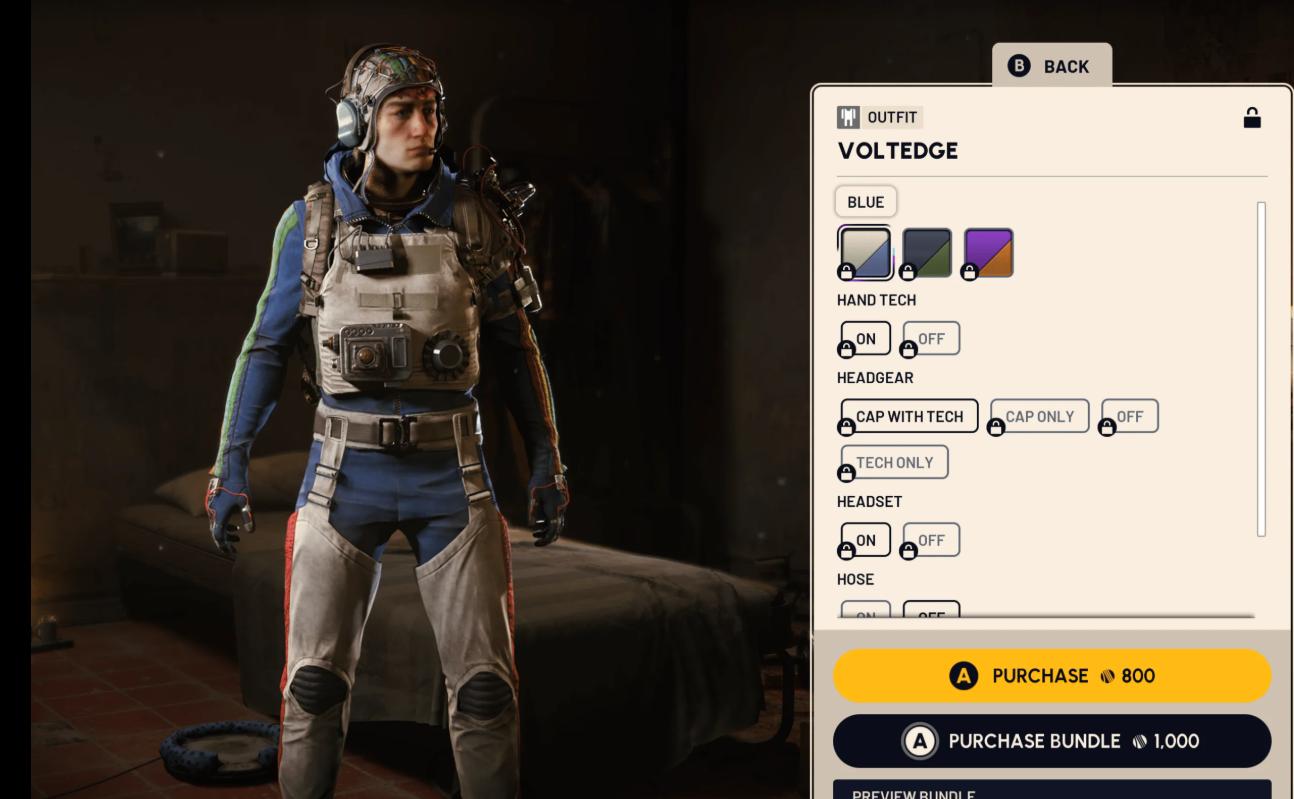Viewport: 1294px width, 799px height.
Task: Click the outfit options scrollbar
Action: click(1261, 368)
